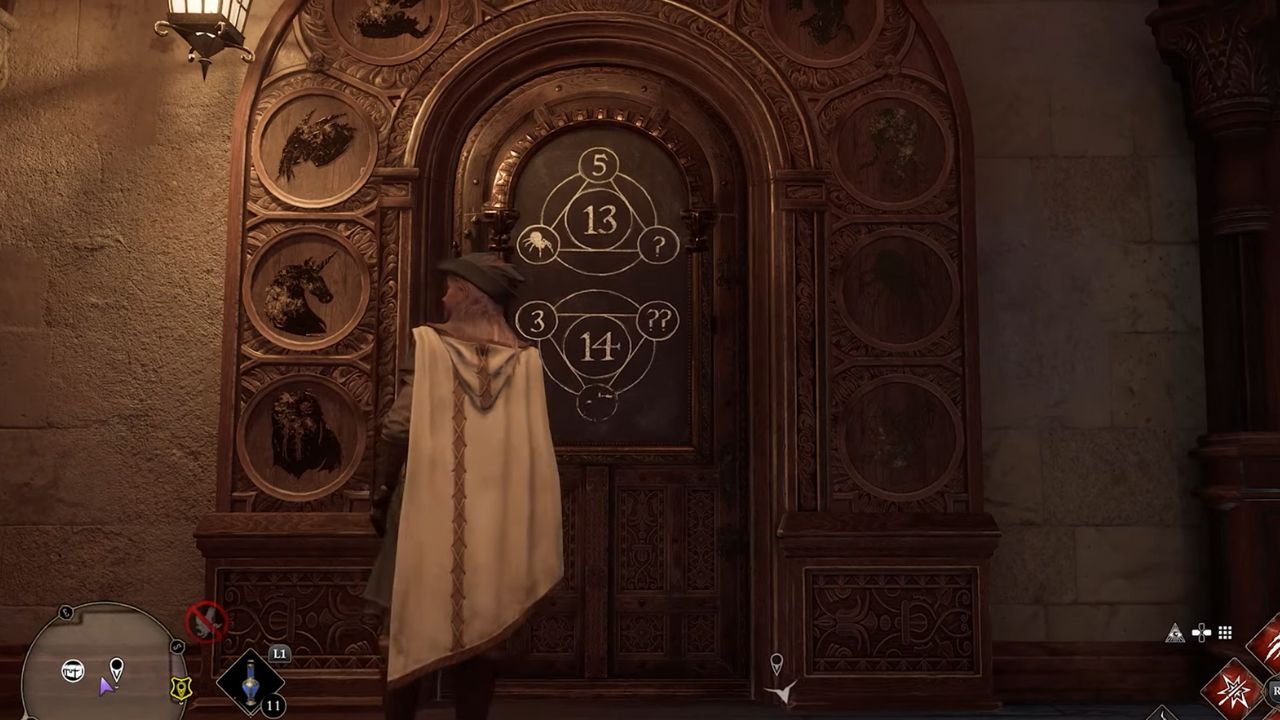
Task: Select the chest icon on the minimap
Action: (73, 669)
